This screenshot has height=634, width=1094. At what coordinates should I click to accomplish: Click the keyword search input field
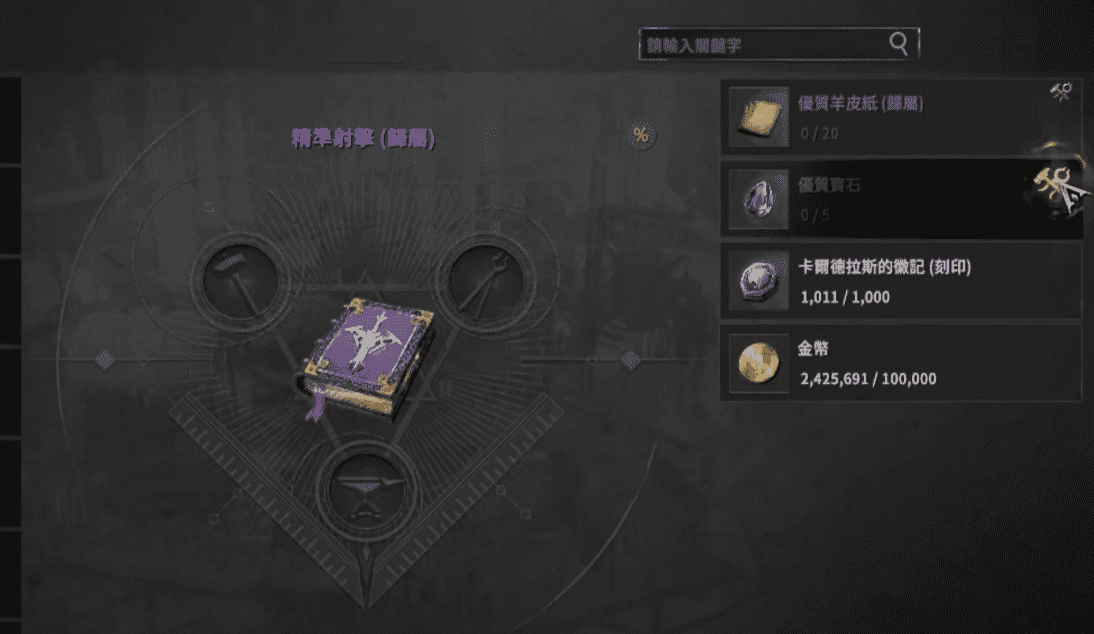point(762,44)
